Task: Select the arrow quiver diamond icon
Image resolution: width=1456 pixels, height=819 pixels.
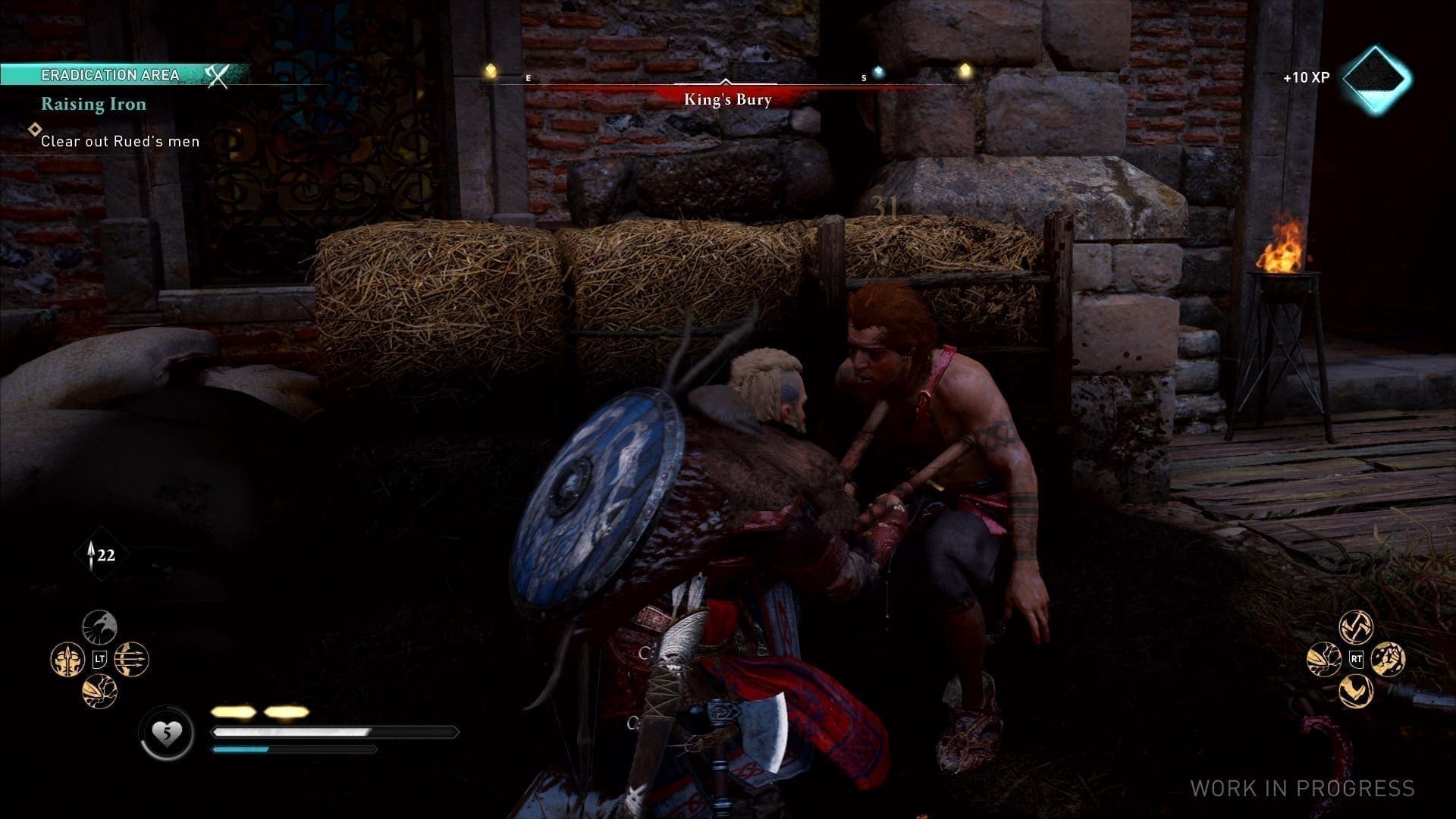Action: (x=101, y=556)
